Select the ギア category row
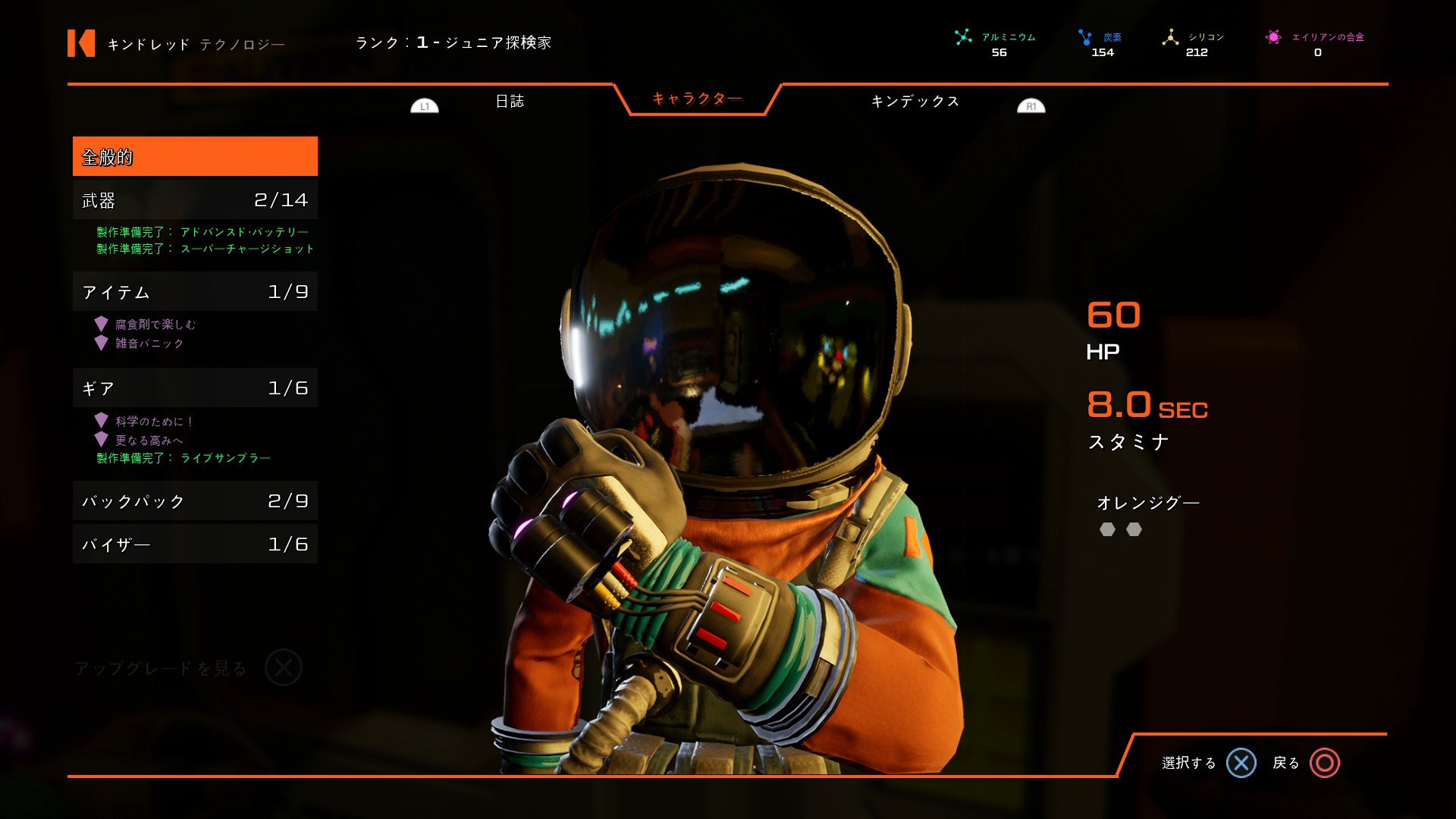 (x=195, y=388)
